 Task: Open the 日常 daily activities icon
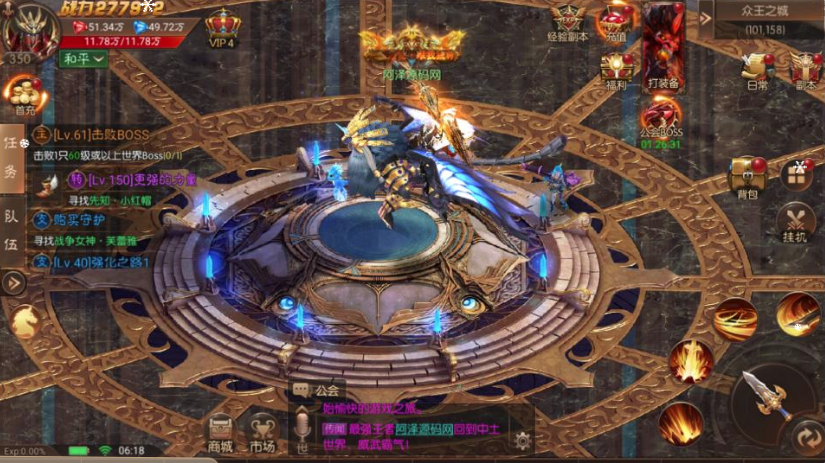pos(757,71)
